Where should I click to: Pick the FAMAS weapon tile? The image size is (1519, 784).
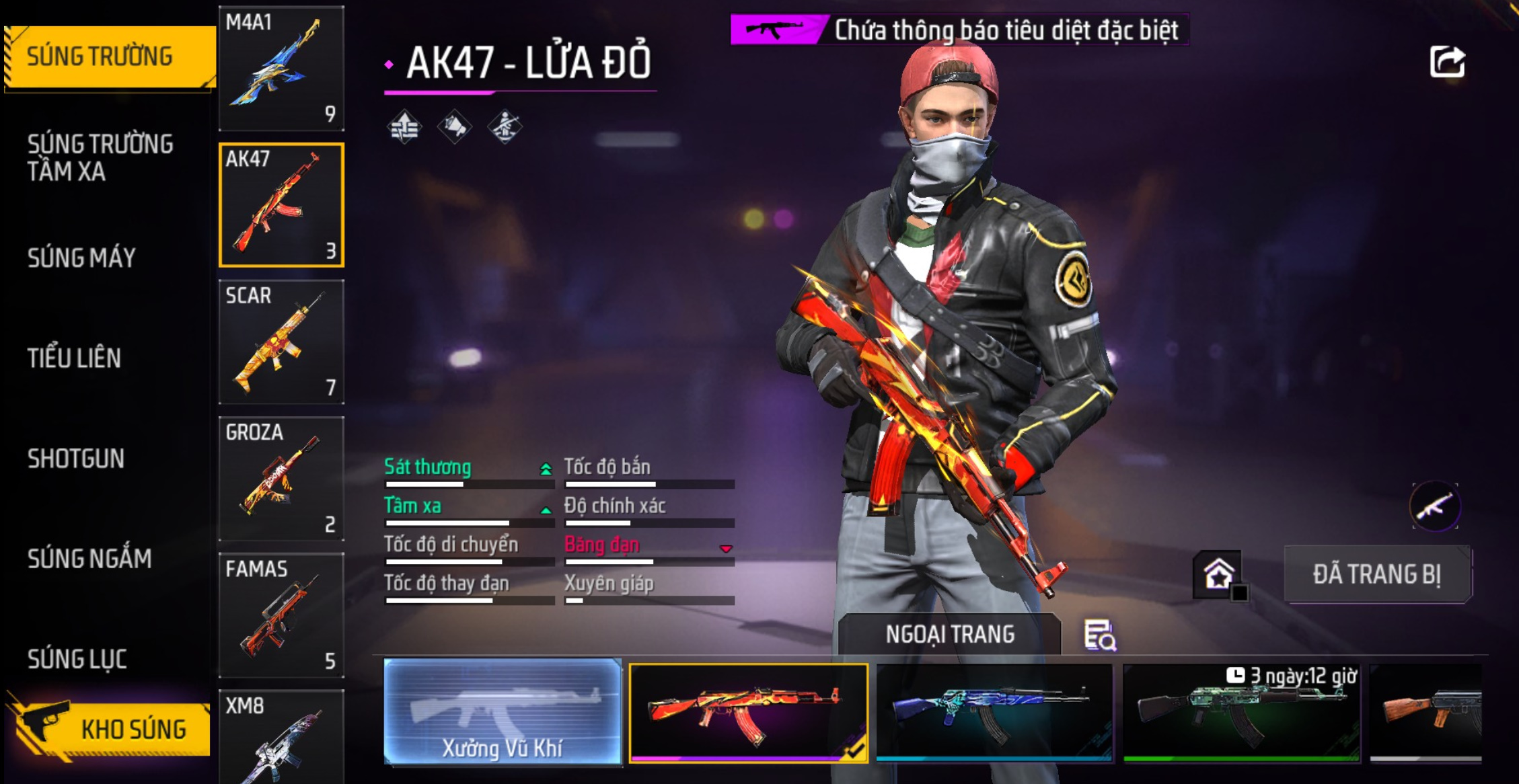[281, 615]
